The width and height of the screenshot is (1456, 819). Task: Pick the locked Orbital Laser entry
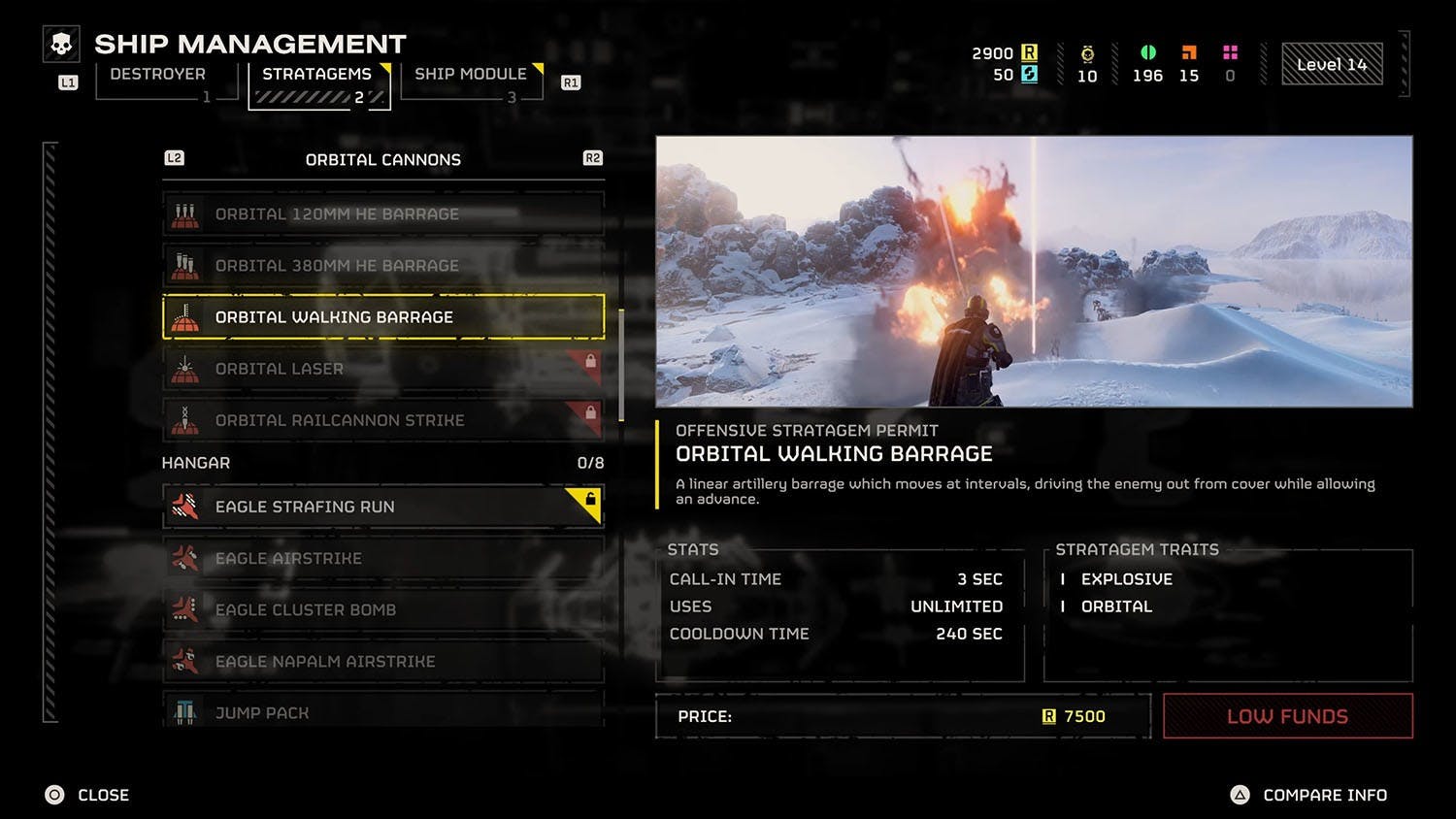[383, 369]
